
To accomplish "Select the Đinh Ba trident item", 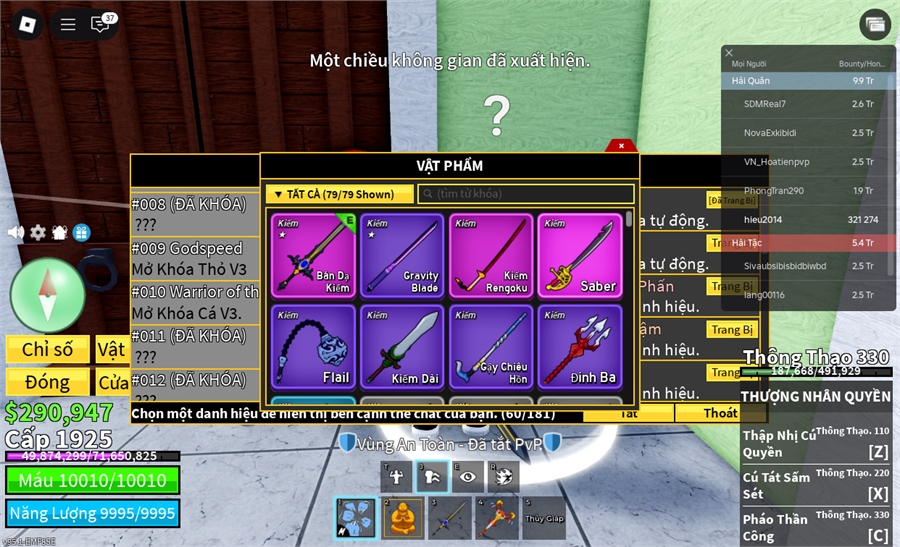I will click(x=579, y=347).
